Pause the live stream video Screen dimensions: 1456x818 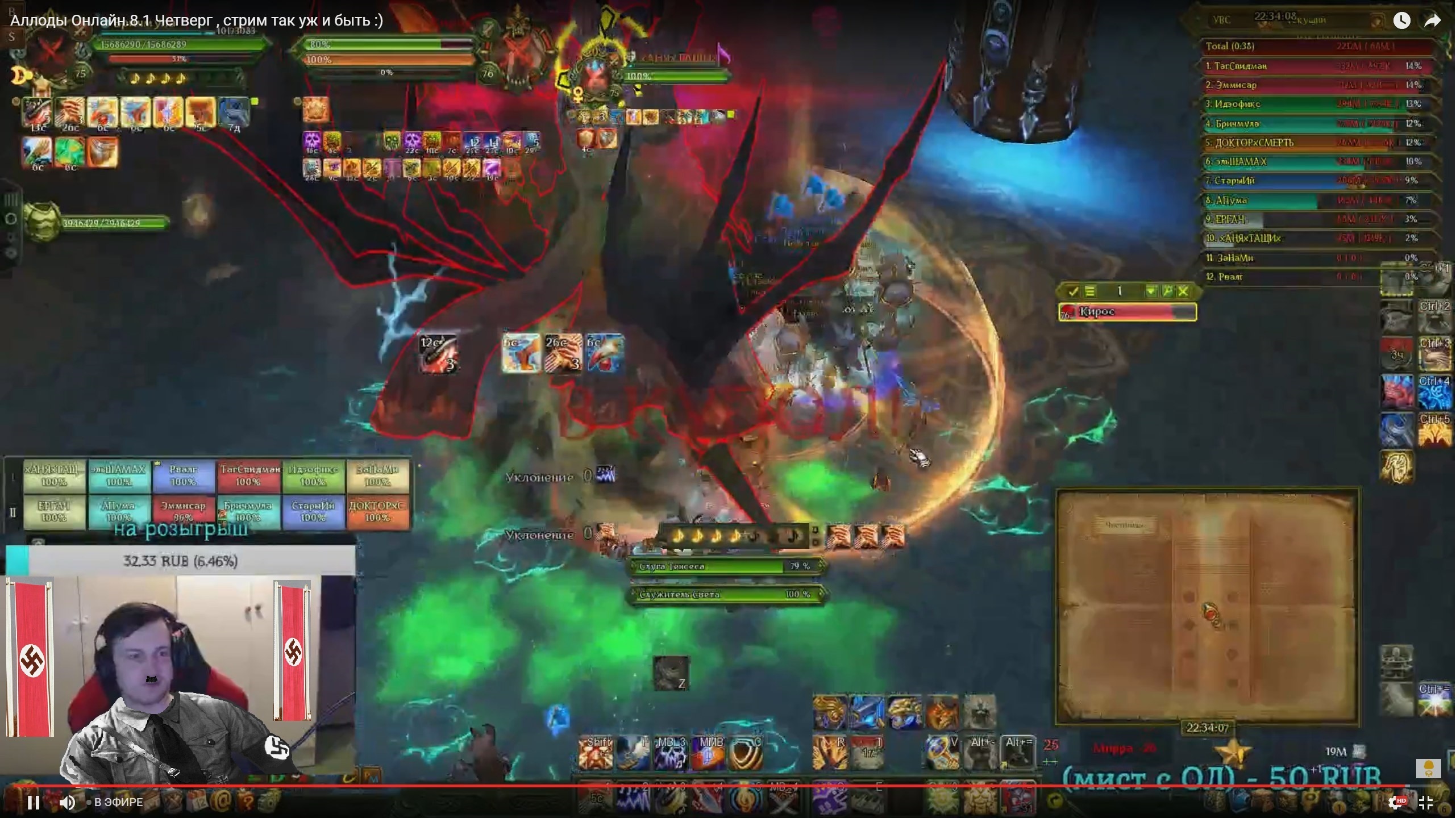point(34,802)
